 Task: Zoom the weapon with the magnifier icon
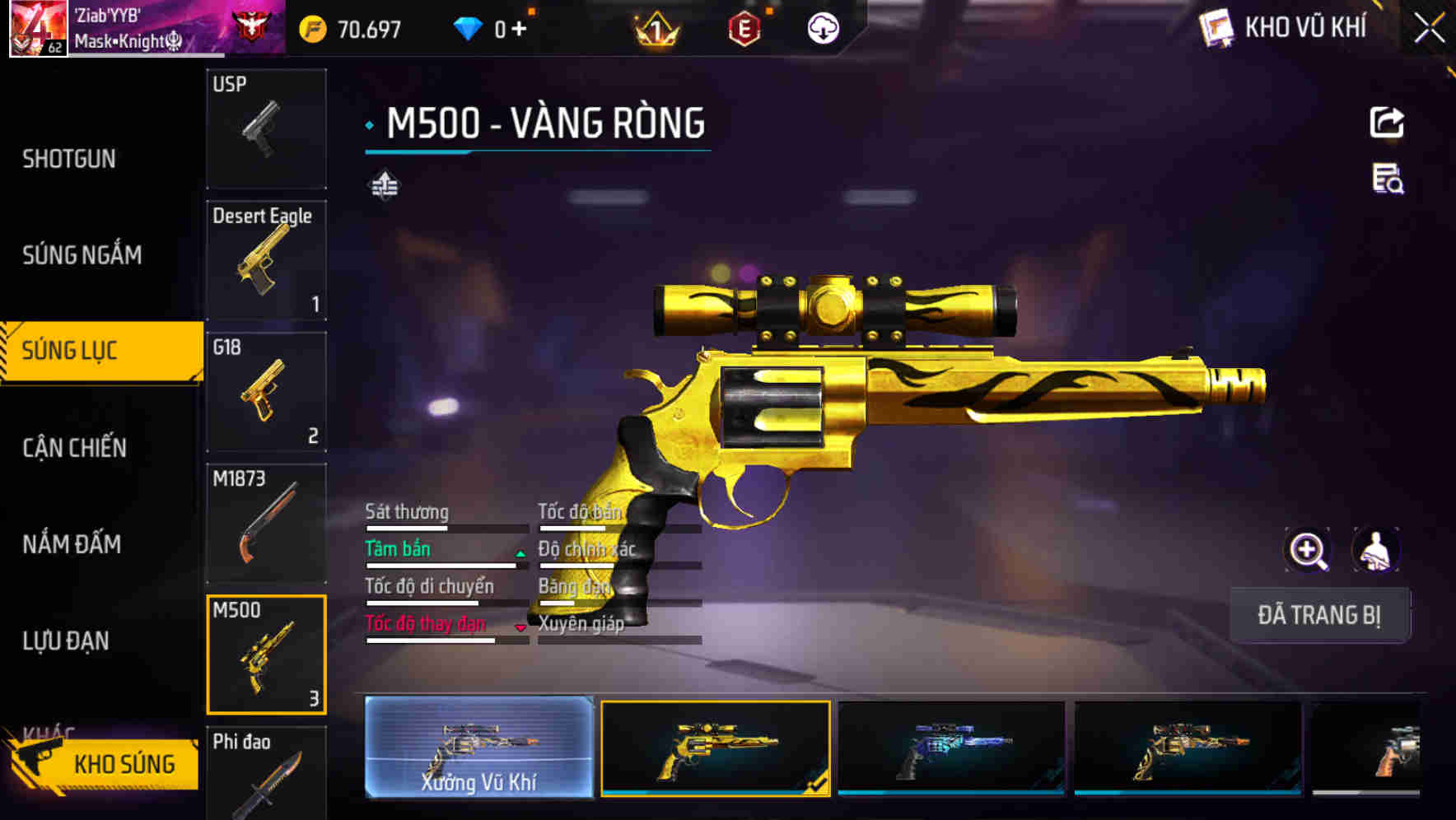pos(1308,549)
